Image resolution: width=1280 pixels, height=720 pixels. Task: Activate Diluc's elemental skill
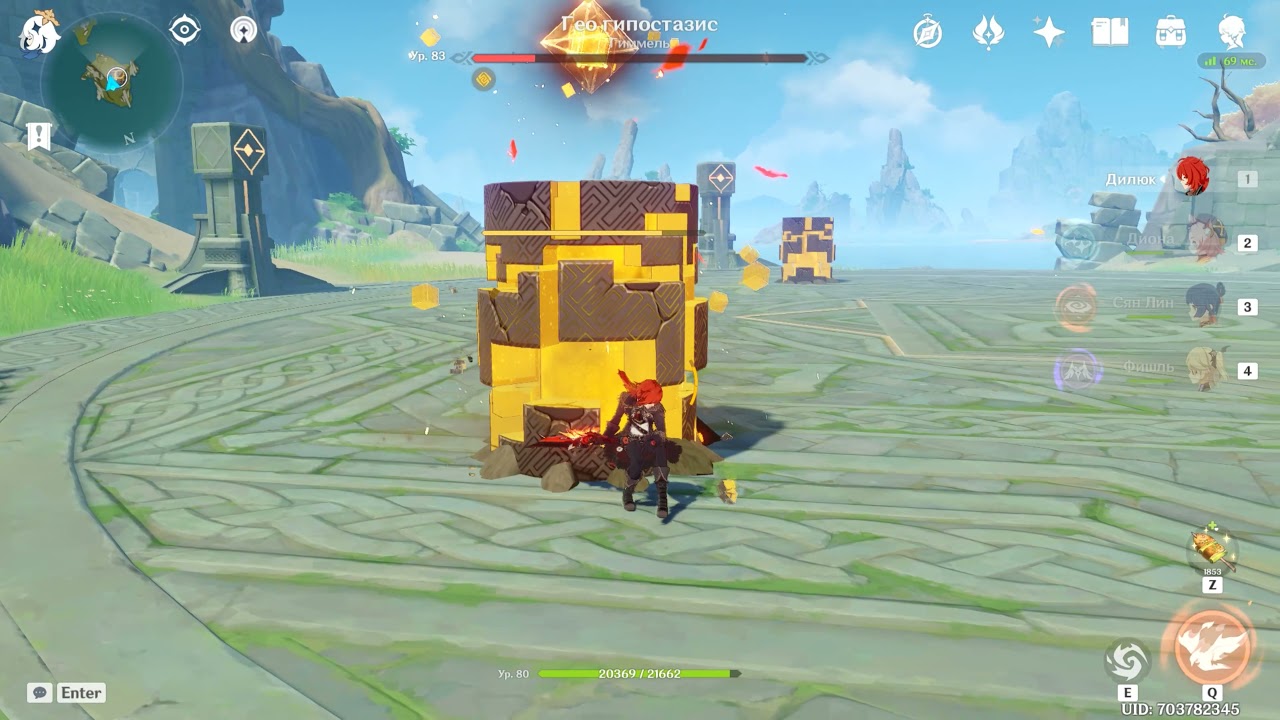coord(1127,660)
